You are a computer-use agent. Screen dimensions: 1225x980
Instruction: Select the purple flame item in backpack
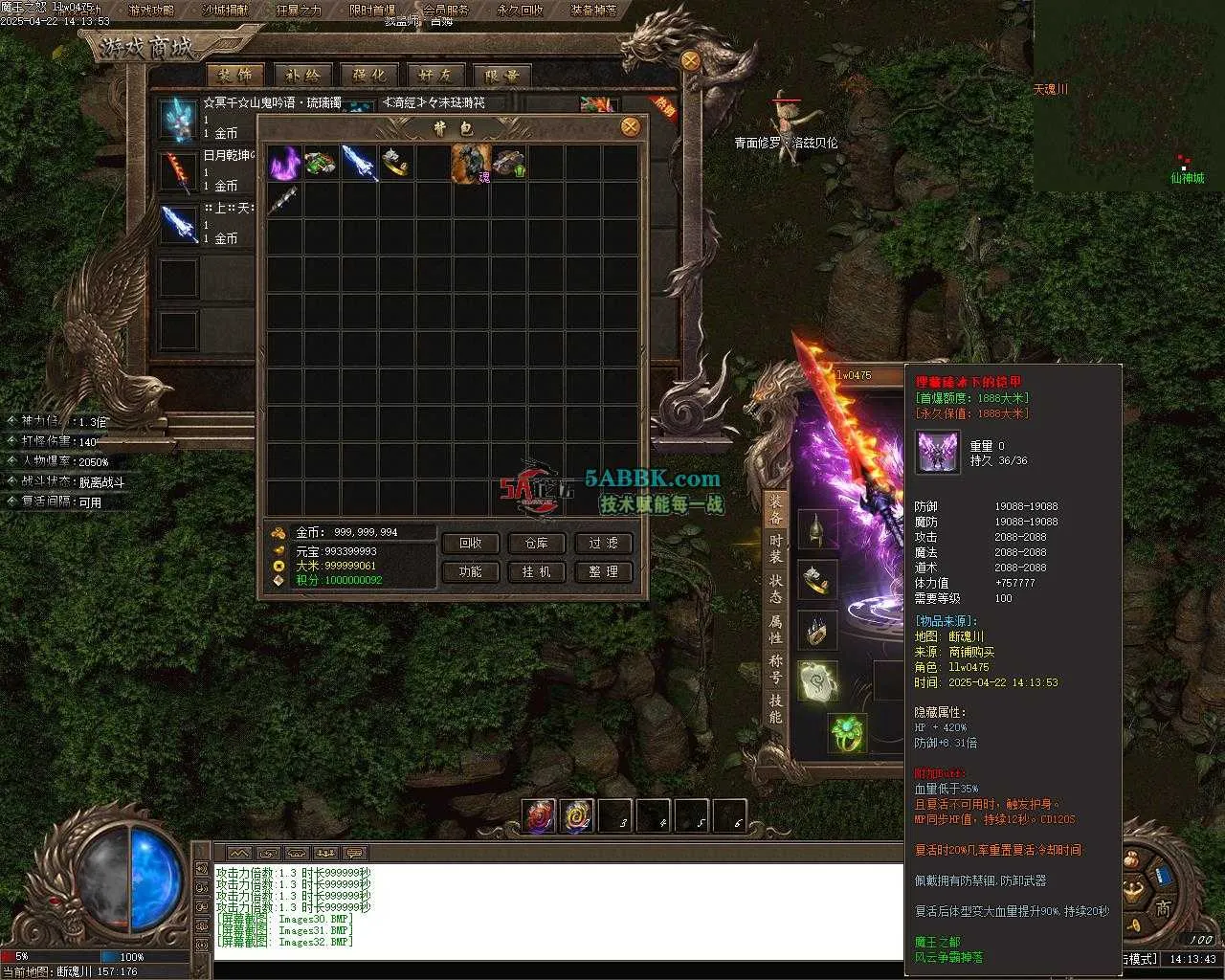pyautogui.click(x=283, y=163)
